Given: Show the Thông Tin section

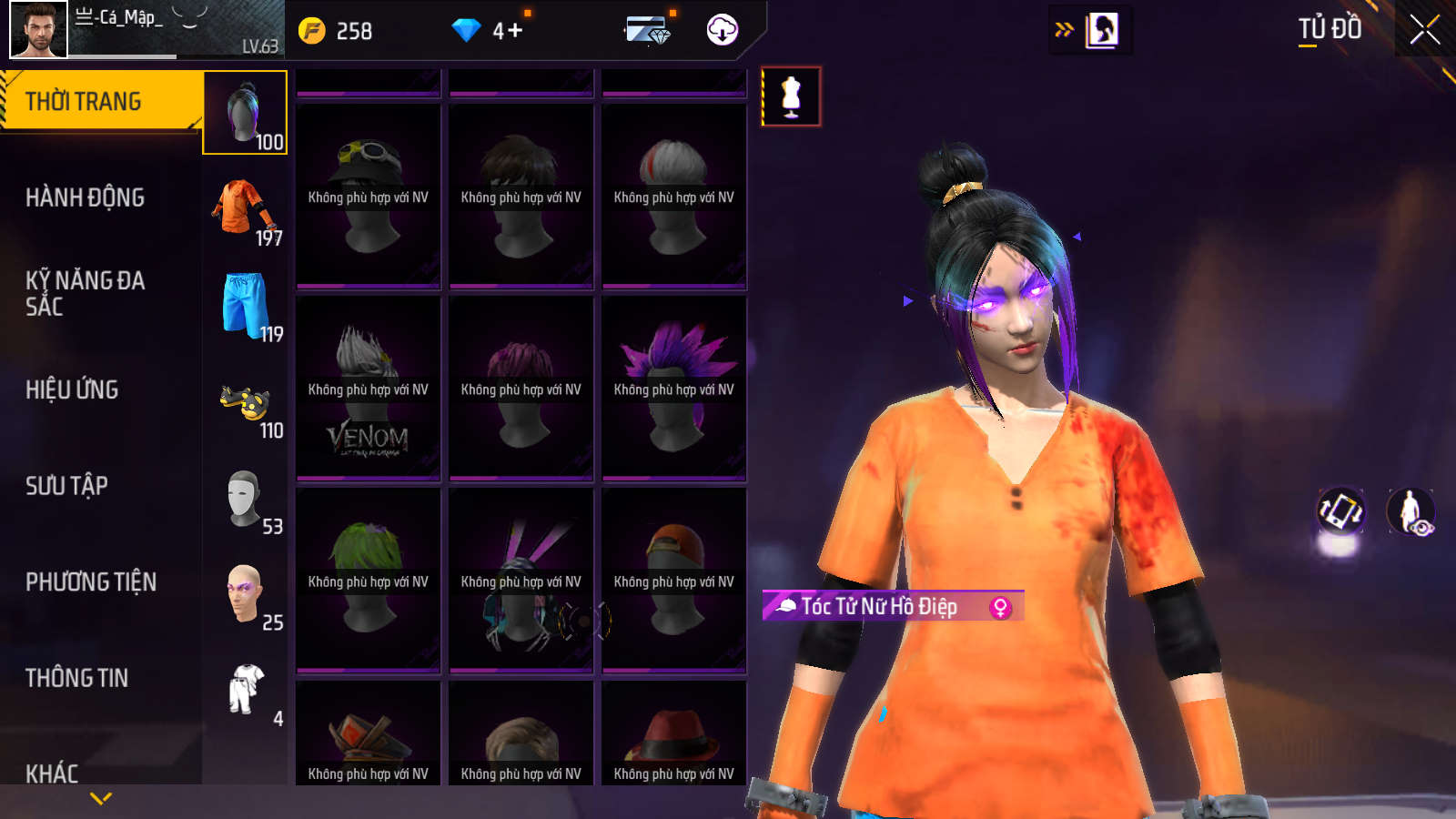Looking at the screenshot, I should click(x=76, y=678).
